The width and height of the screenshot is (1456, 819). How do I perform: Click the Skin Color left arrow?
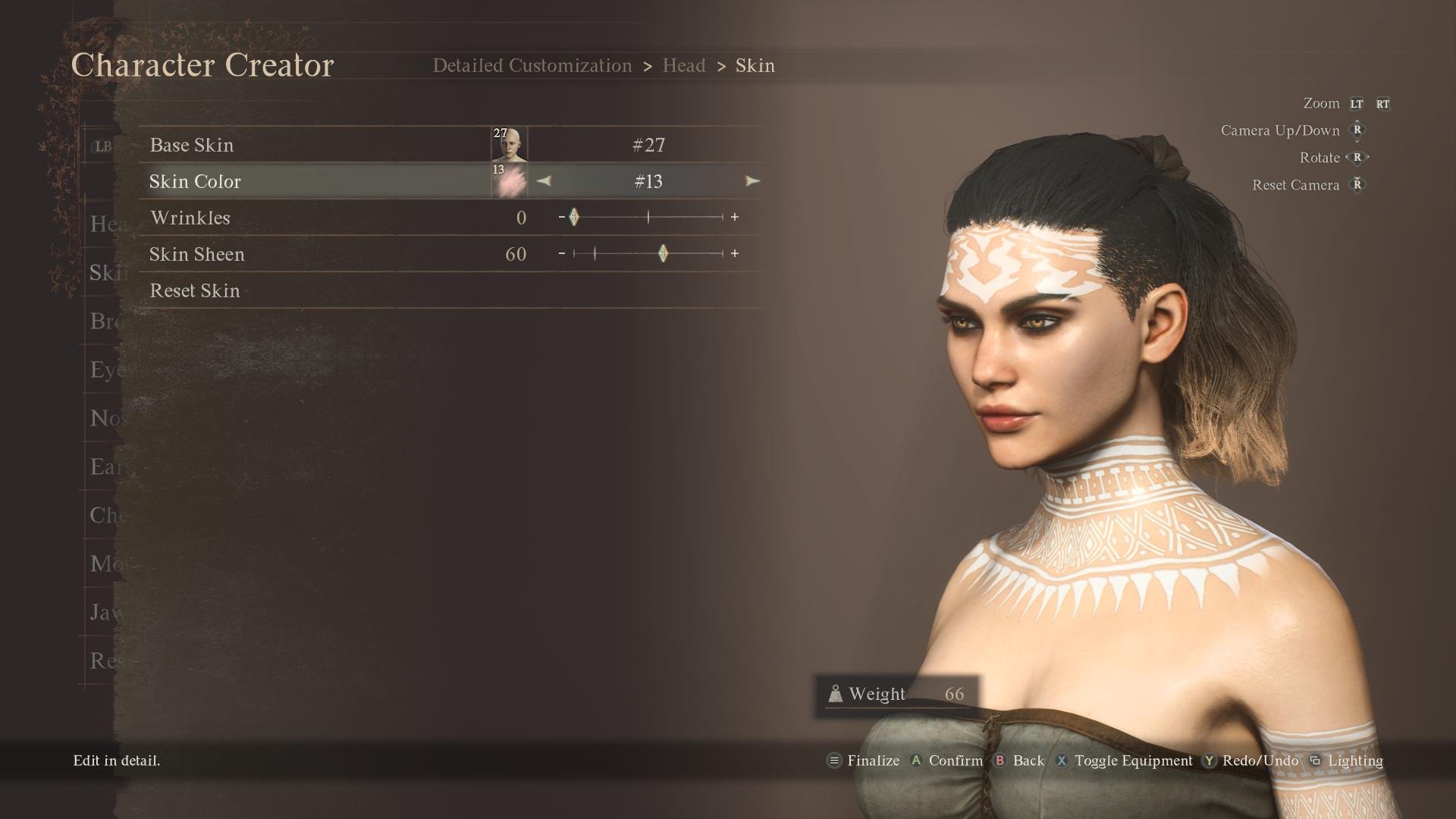pyautogui.click(x=544, y=181)
